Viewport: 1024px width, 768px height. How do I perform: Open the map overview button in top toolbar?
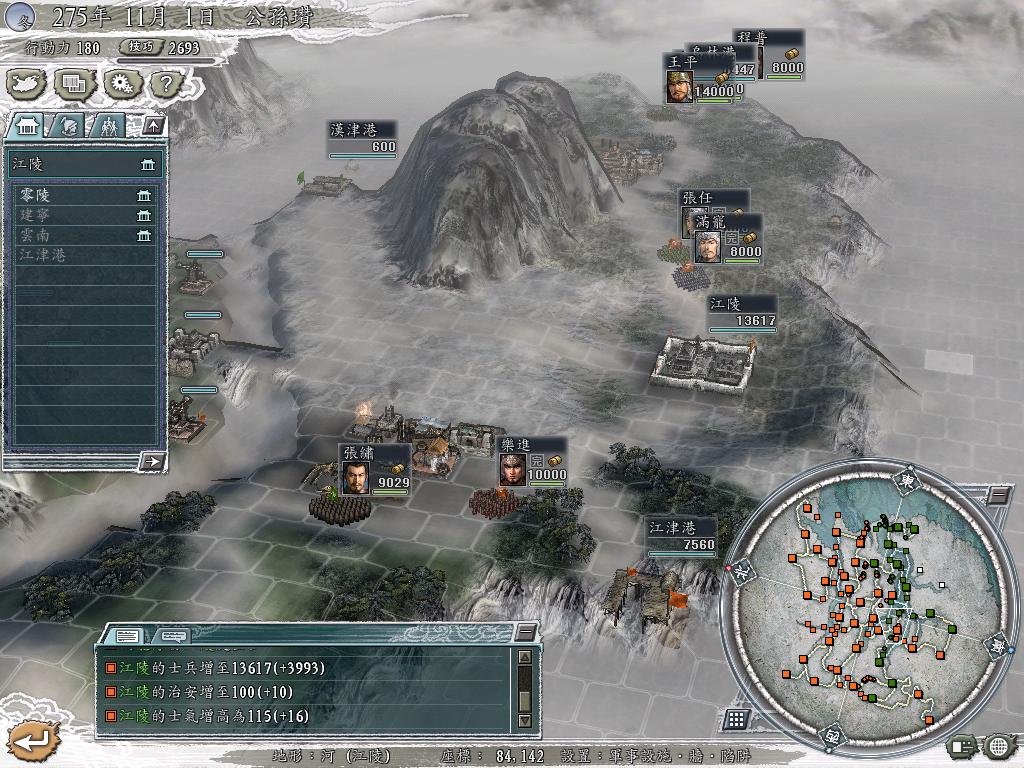pyautogui.click(x=27, y=83)
